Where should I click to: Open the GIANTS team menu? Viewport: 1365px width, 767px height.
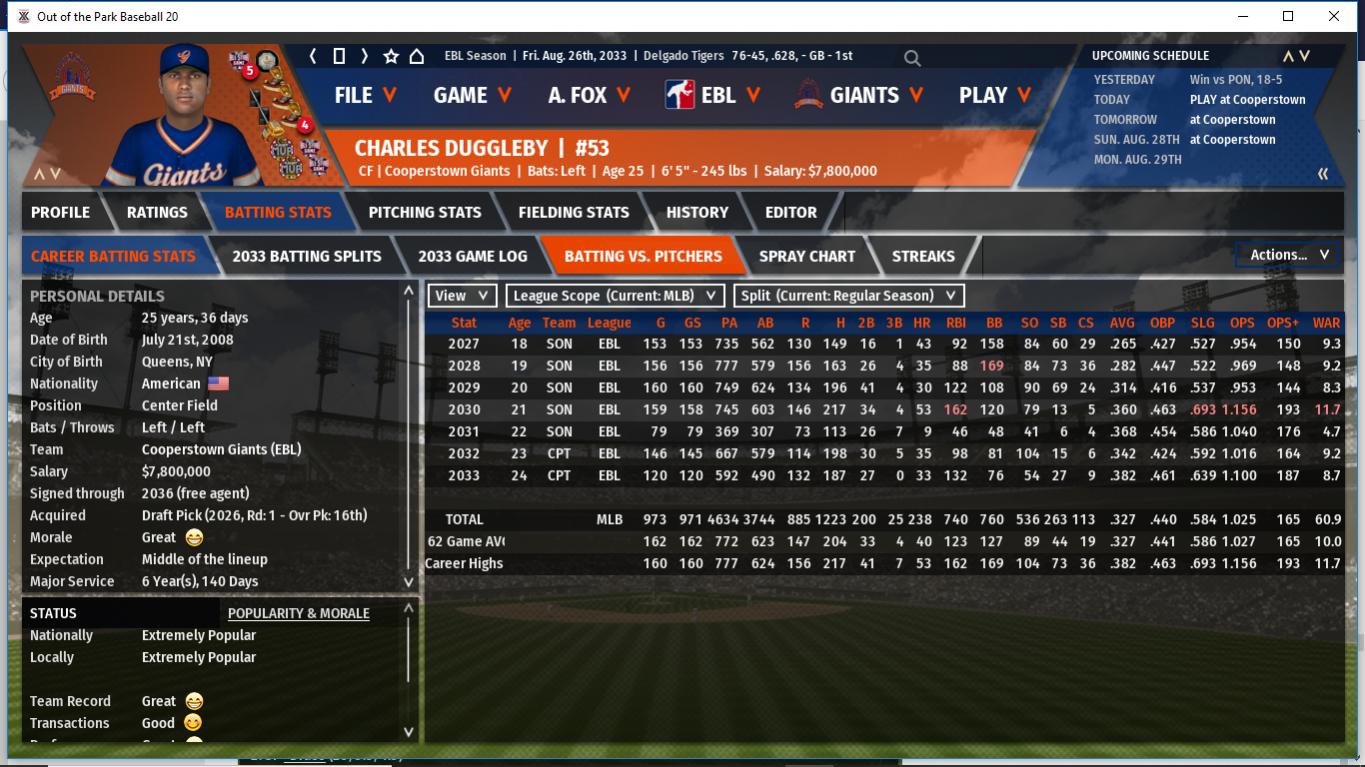tap(861, 95)
